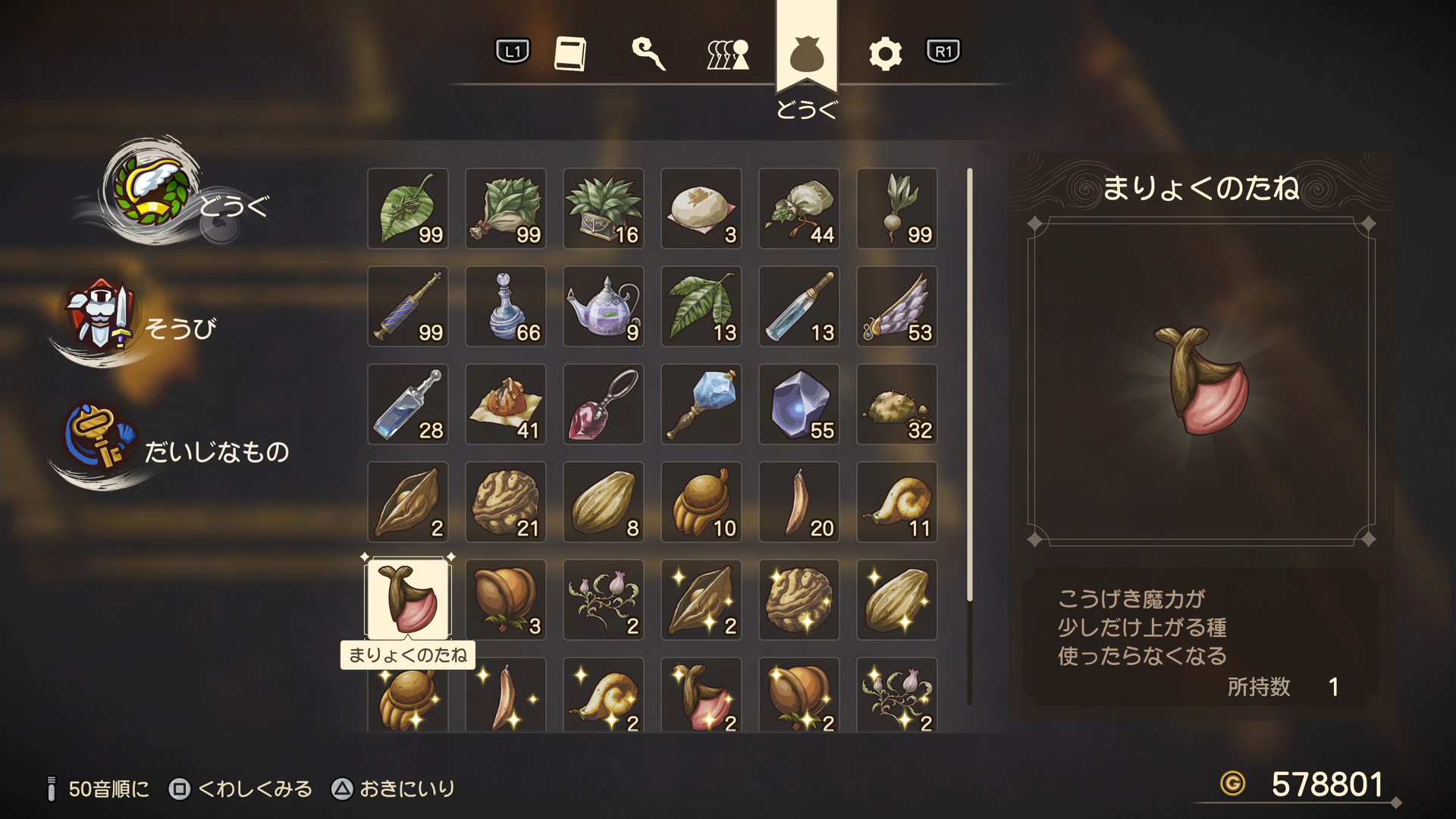
Task: Select the white bun item with 3
Action: point(701,209)
